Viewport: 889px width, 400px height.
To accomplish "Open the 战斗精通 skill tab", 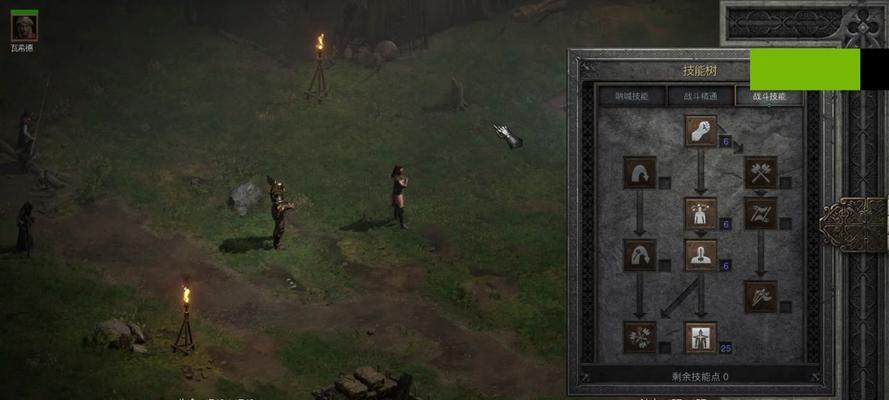I will click(699, 97).
